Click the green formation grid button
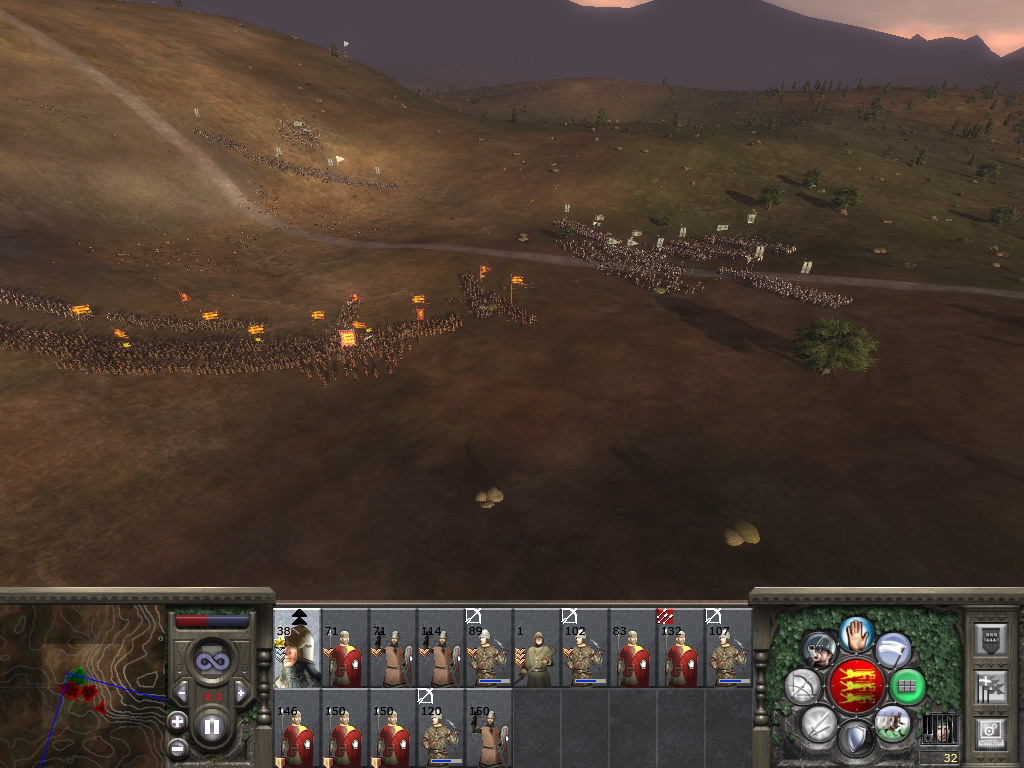 (x=907, y=686)
